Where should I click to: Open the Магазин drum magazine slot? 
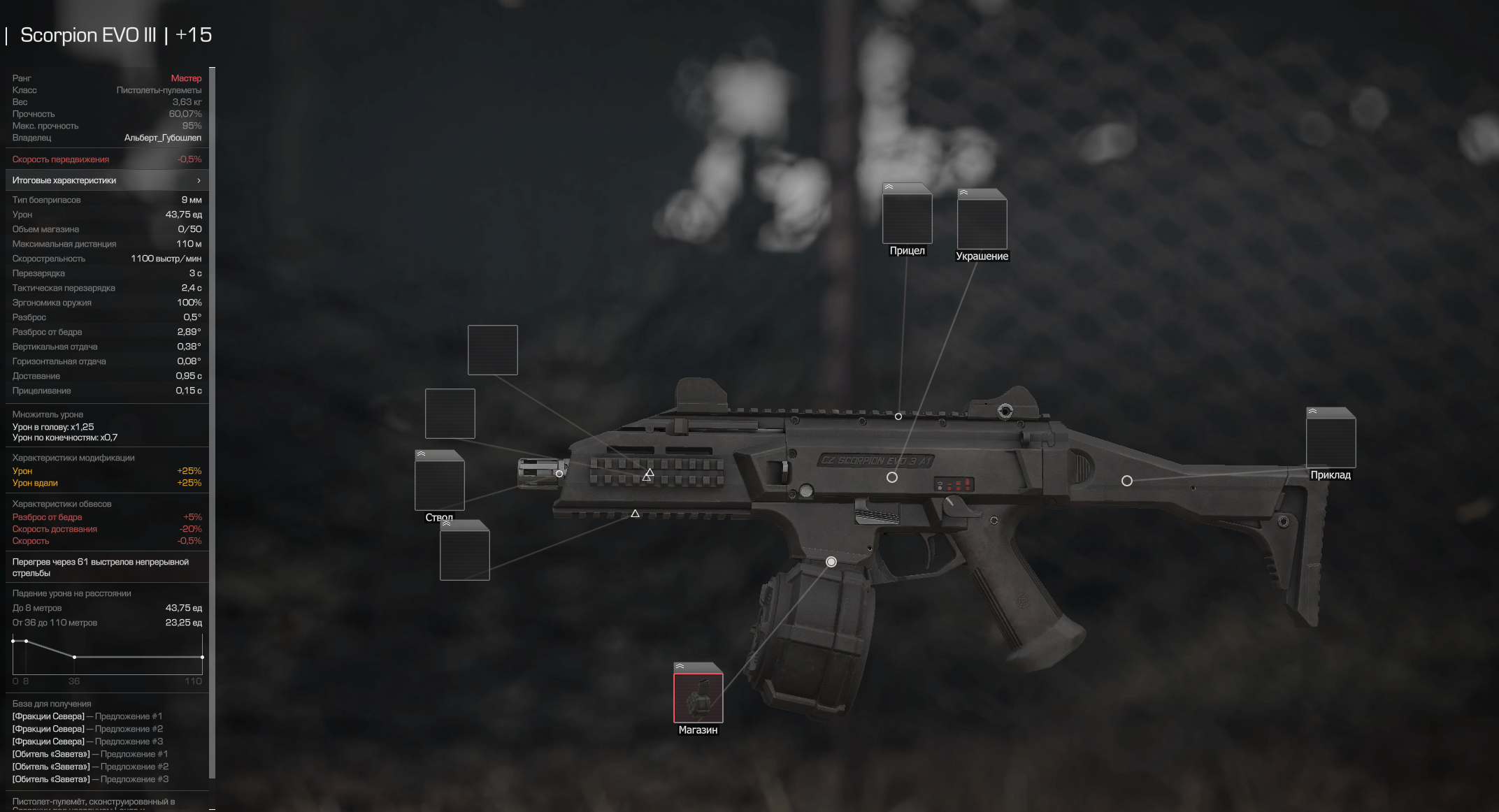pos(698,697)
